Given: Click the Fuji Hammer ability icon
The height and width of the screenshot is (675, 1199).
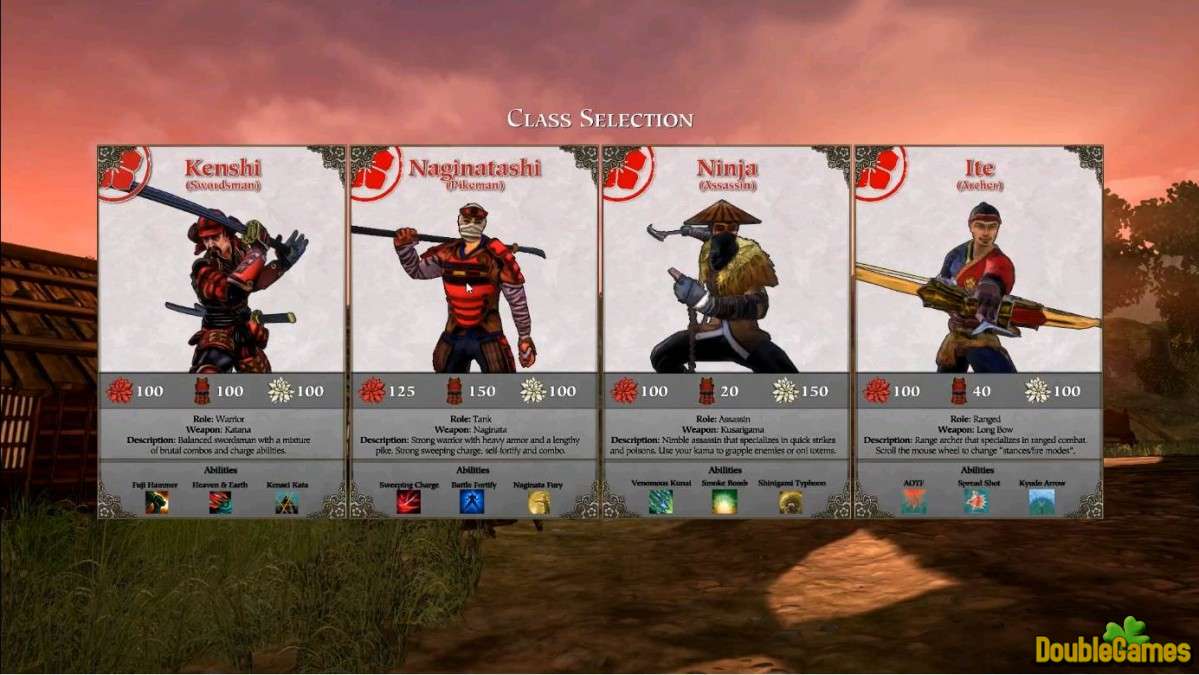Looking at the screenshot, I should (157, 502).
